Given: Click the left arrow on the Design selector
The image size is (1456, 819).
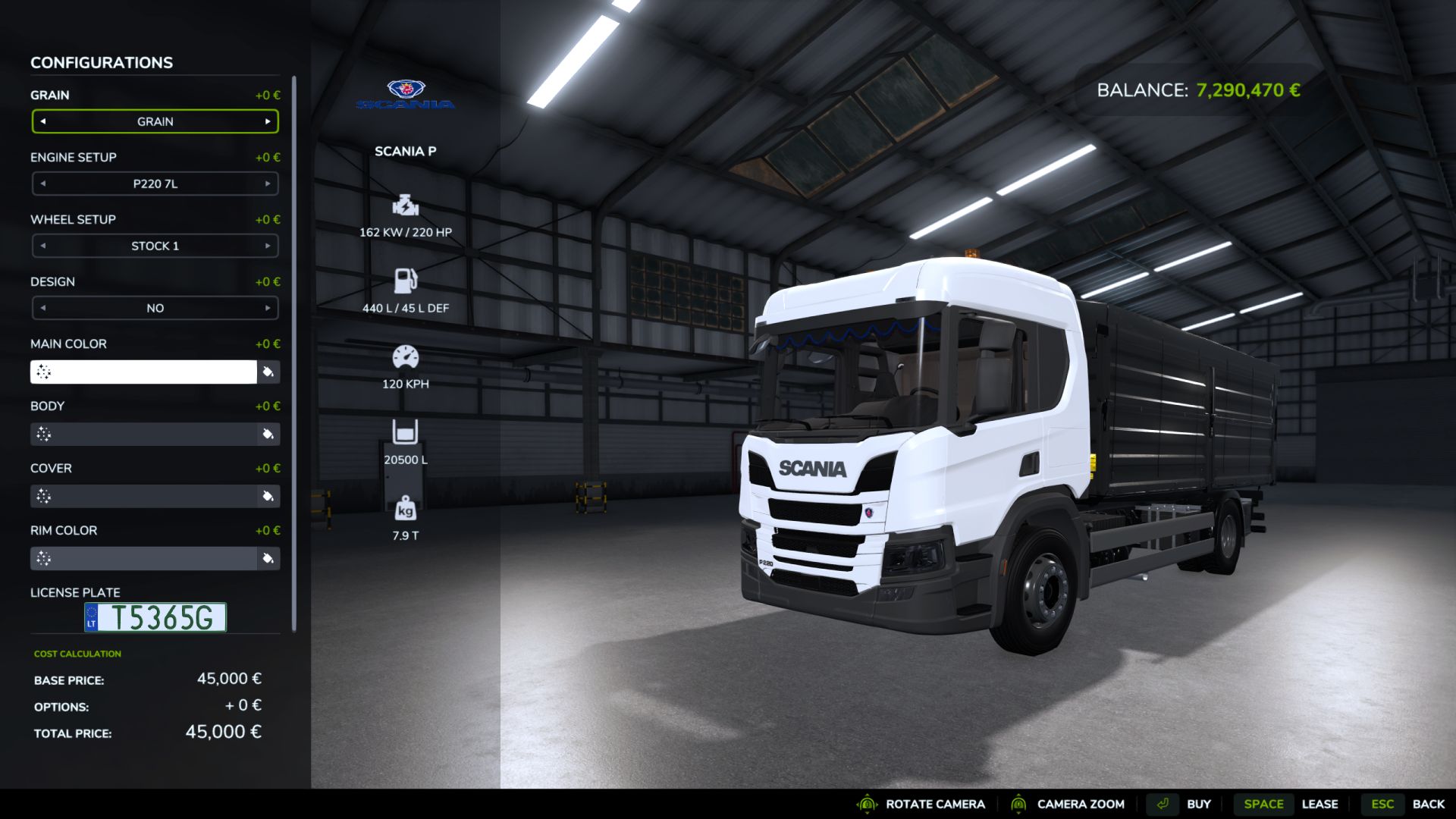Looking at the screenshot, I should click(x=42, y=308).
